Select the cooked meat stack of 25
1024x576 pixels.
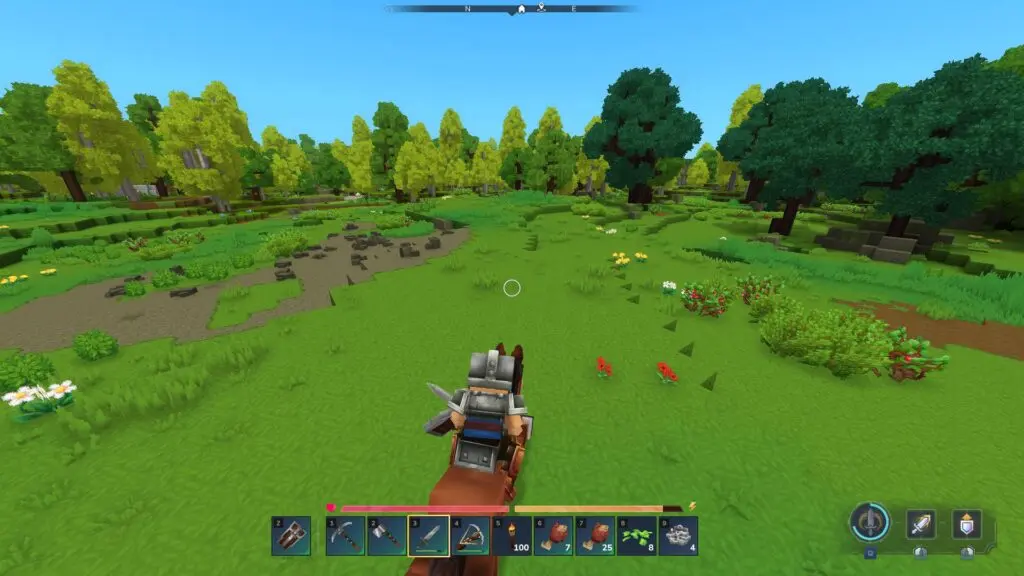(x=595, y=536)
